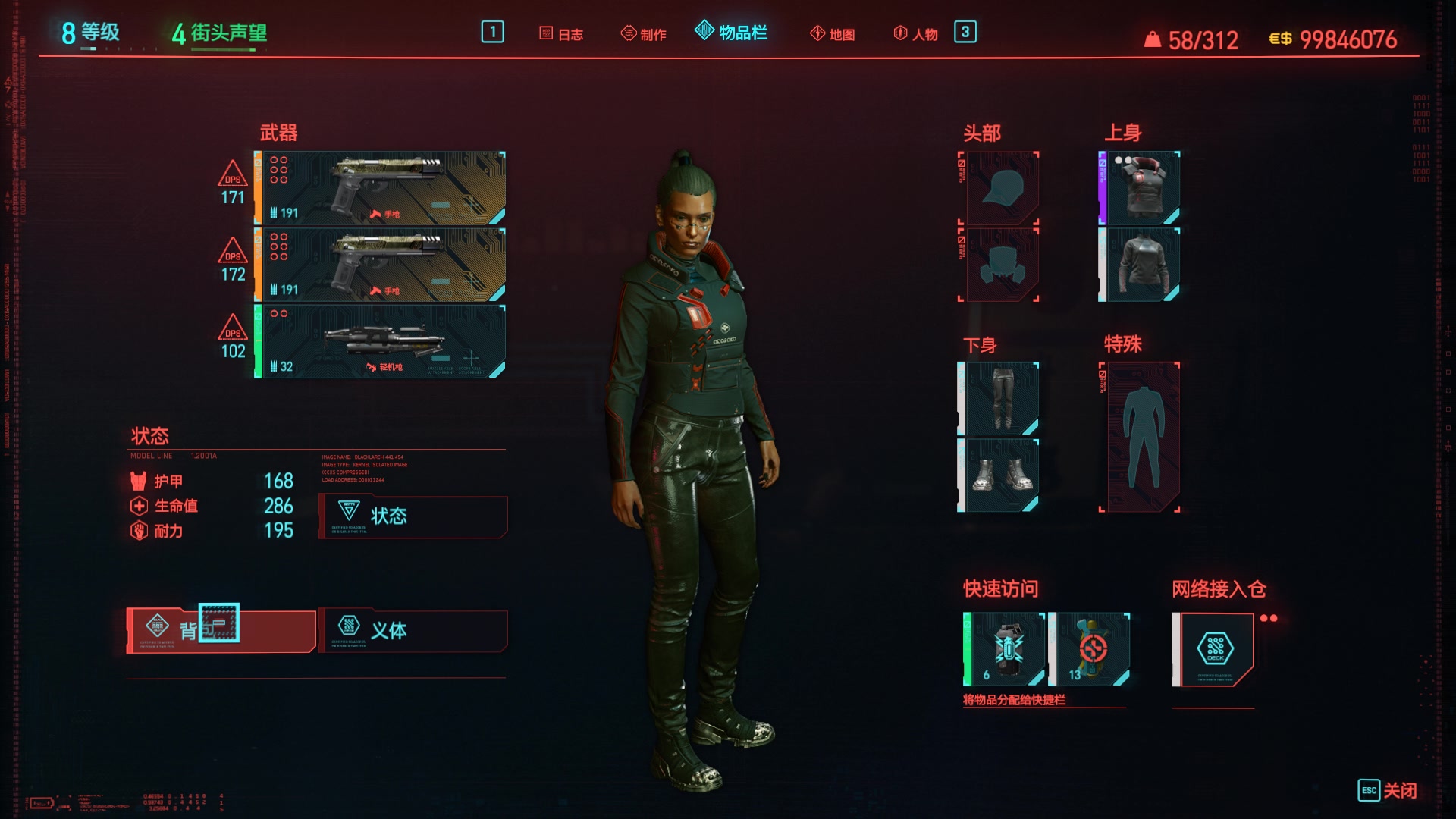The image size is (1456, 819).
Task: Open the 网络接入仓 cyberdeck slot
Action: click(1213, 649)
